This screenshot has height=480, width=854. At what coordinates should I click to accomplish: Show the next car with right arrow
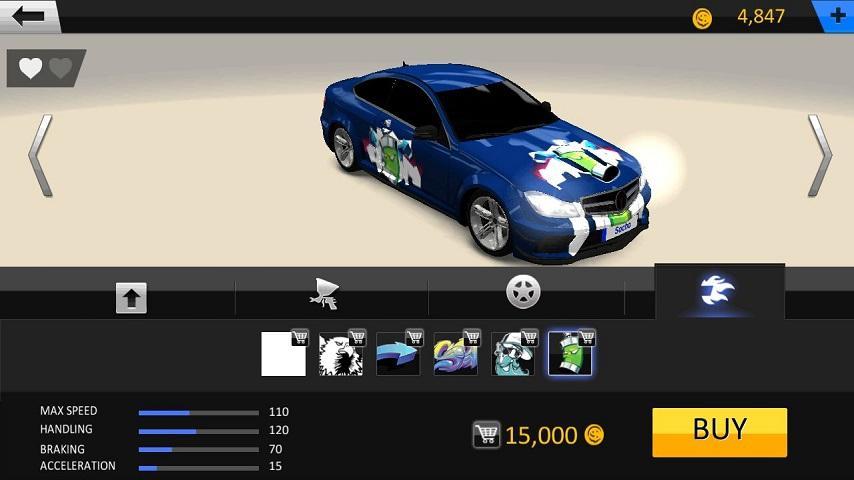819,155
